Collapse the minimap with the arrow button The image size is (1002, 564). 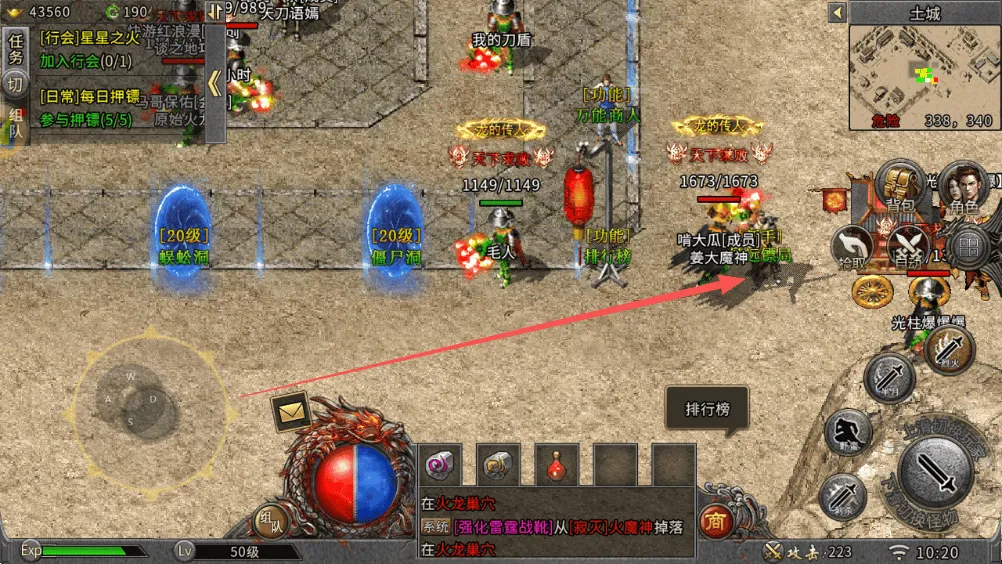pyautogui.click(x=837, y=13)
